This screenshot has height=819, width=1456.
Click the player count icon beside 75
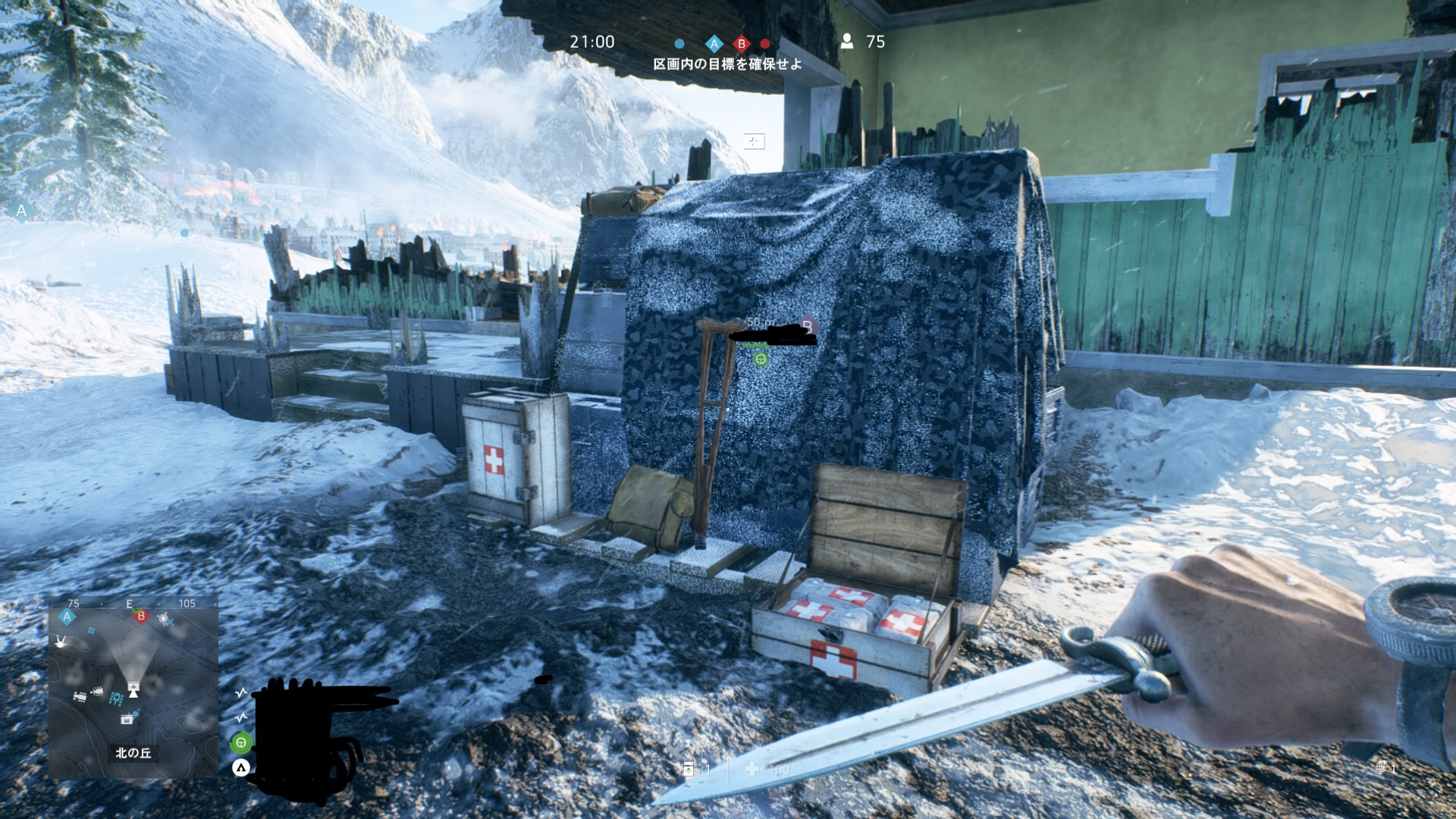[847, 42]
